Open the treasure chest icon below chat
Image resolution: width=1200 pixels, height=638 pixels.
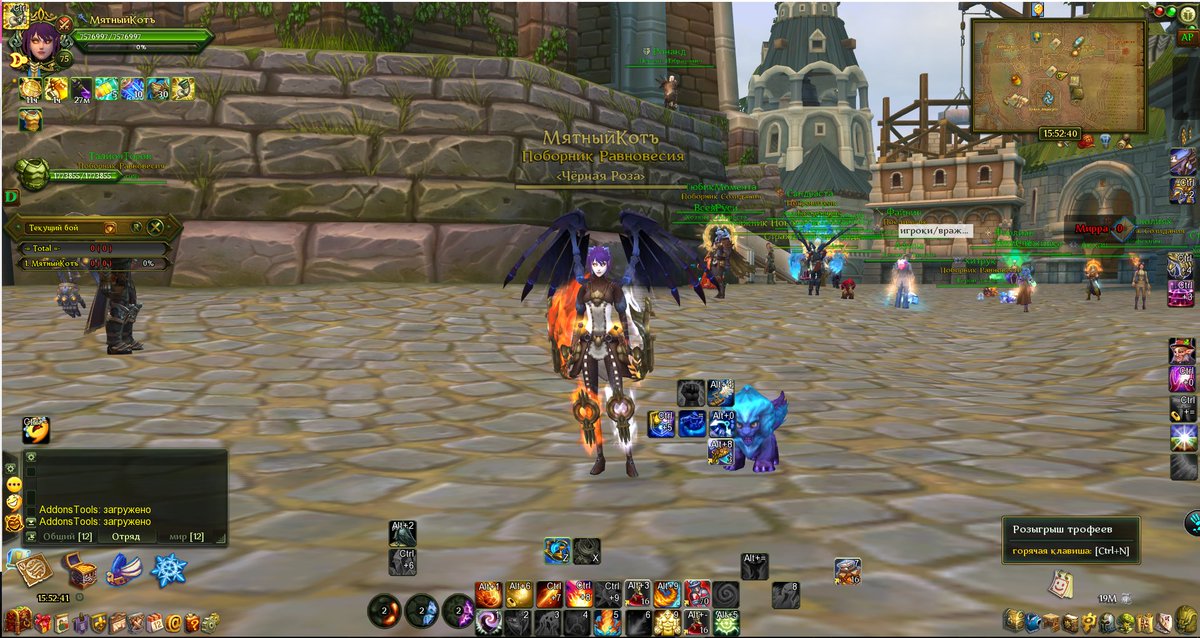coord(79,570)
